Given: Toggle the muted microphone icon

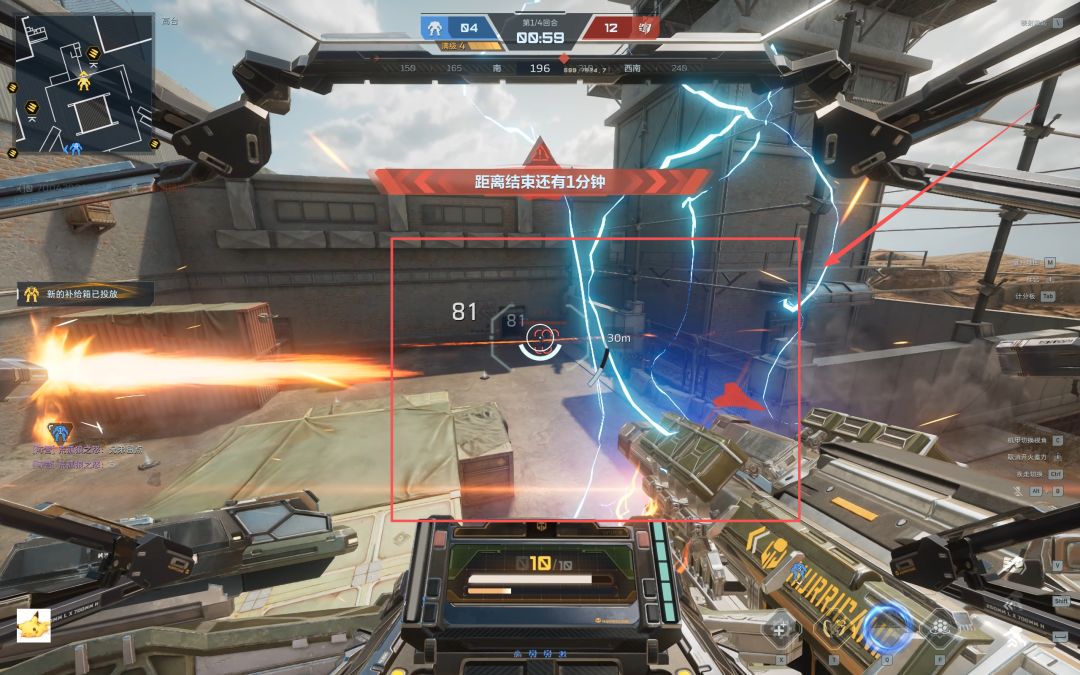Looking at the screenshot, I should pos(1017,491).
